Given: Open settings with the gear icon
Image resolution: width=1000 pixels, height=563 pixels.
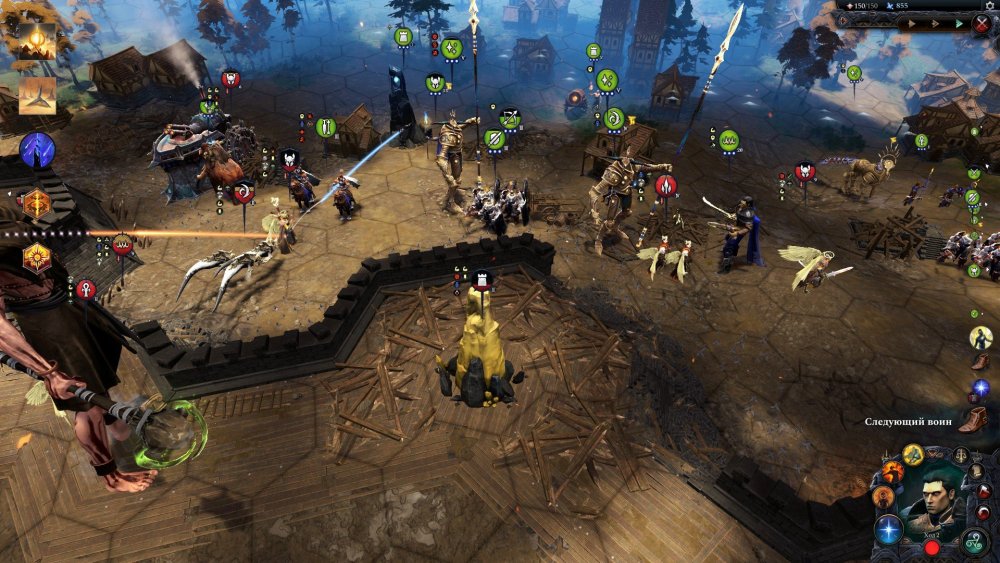Looking at the screenshot, I should pos(991,5).
